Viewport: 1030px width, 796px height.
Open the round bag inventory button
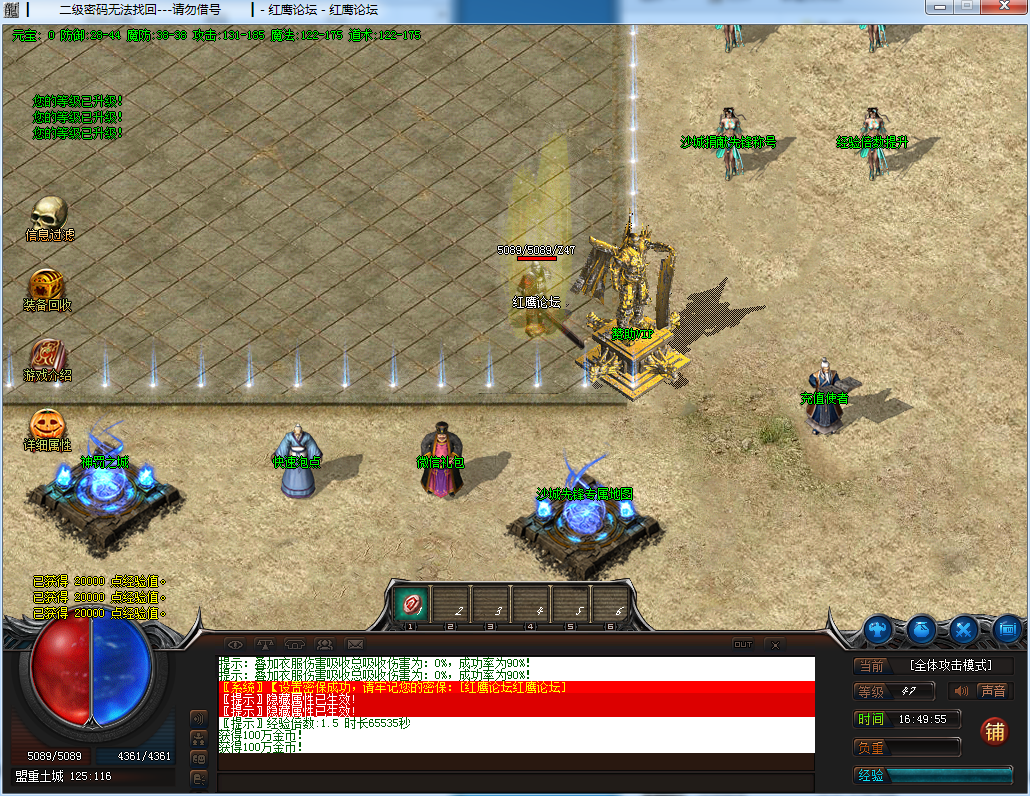(922, 630)
